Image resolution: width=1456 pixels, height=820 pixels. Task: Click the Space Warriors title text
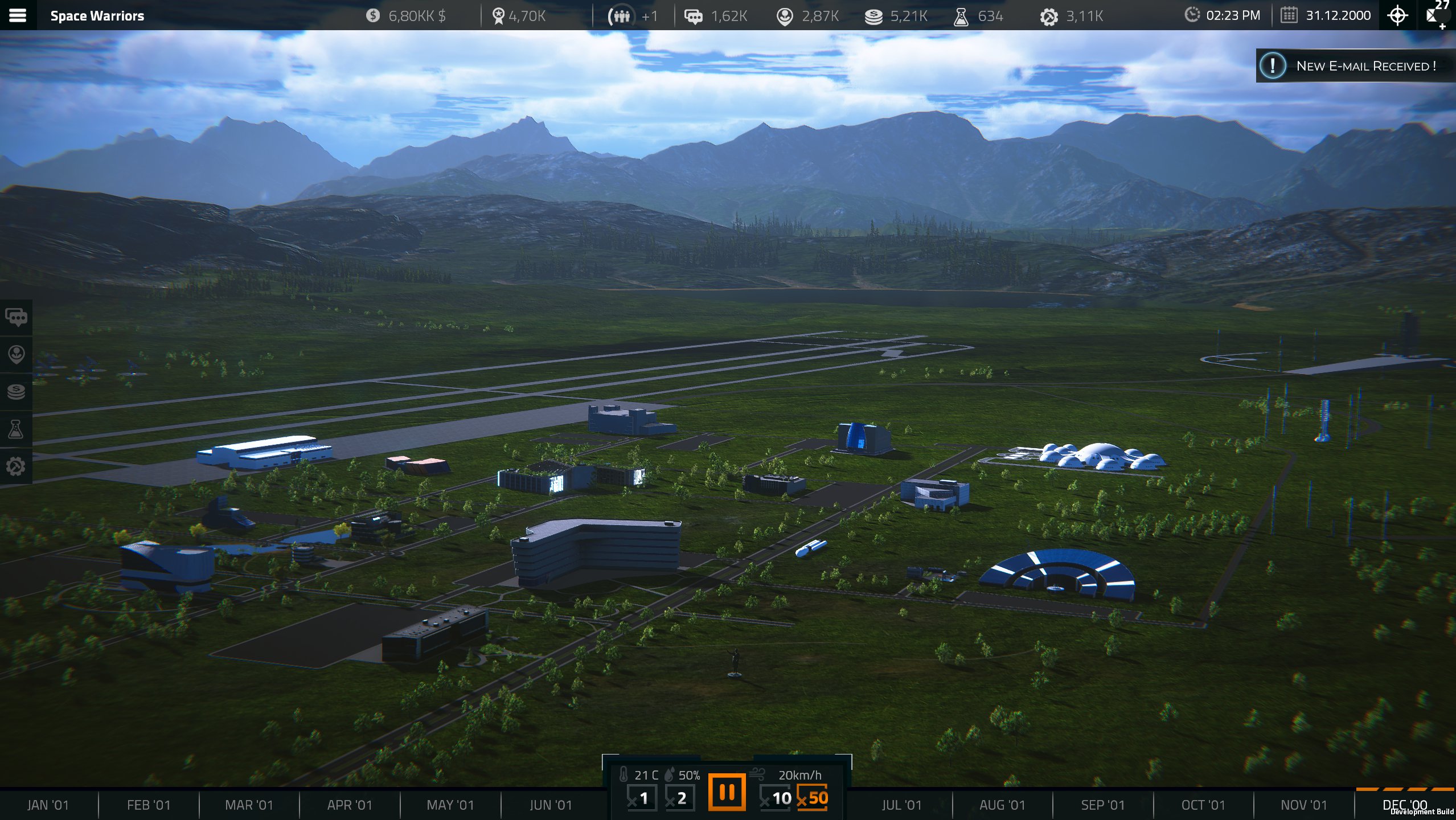point(96,15)
